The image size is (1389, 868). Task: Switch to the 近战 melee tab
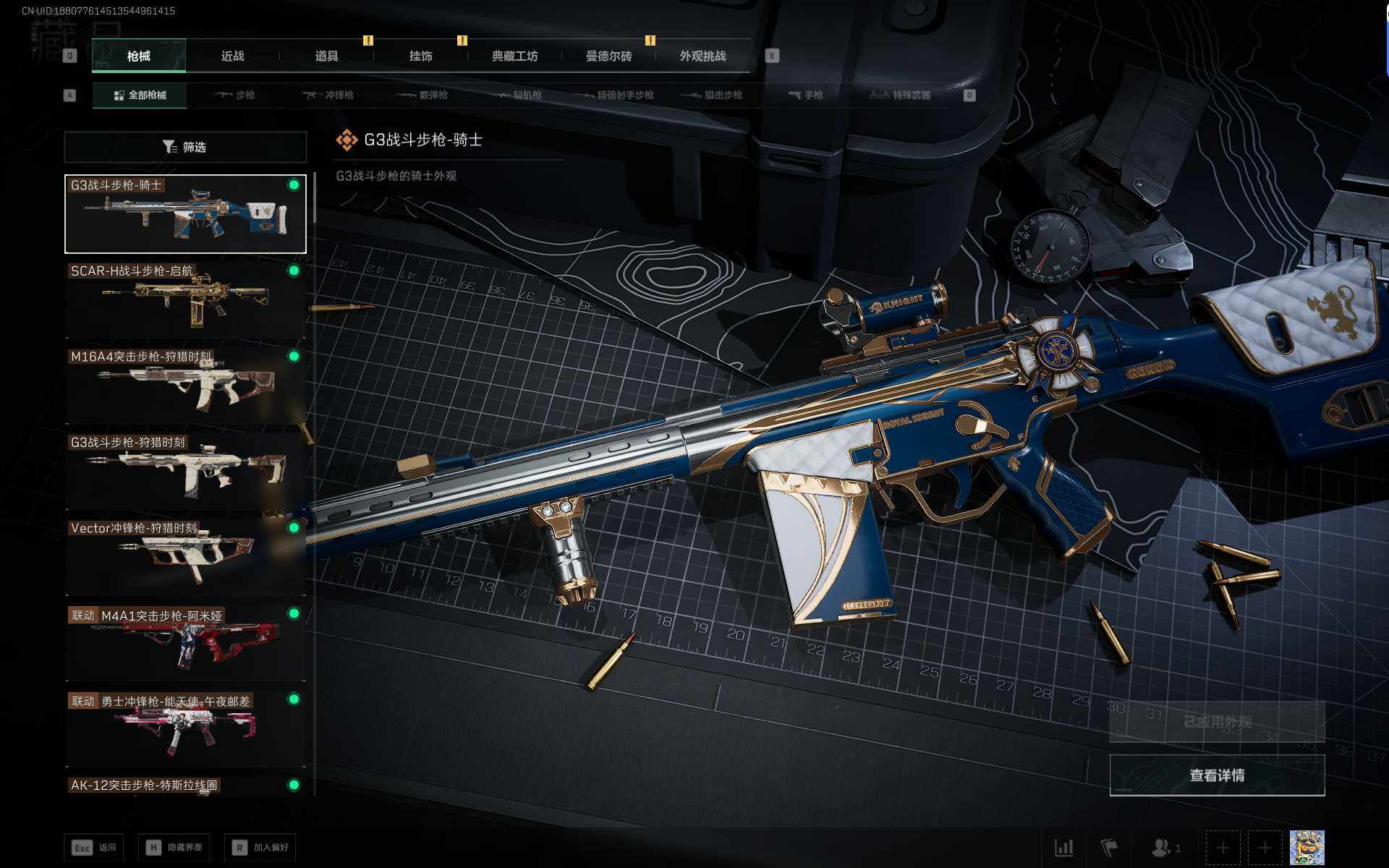click(232, 56)
